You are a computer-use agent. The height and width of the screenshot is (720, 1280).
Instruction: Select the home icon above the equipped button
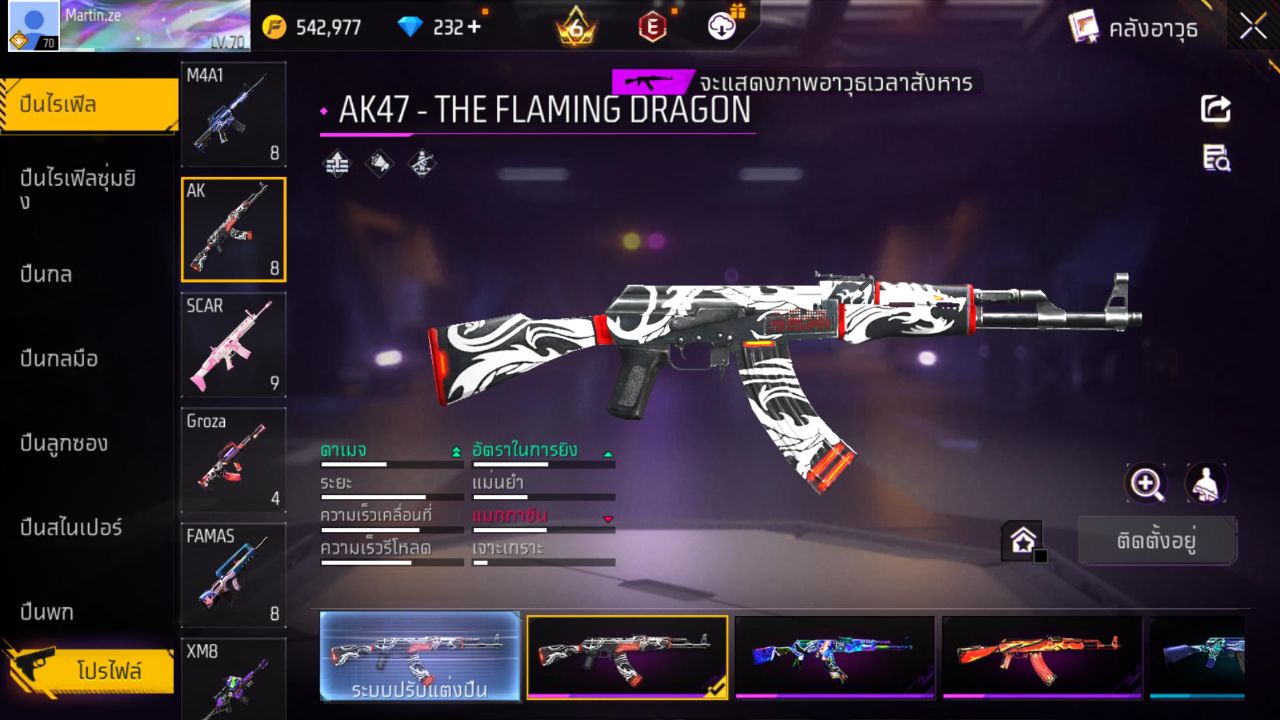point(1023,539)
